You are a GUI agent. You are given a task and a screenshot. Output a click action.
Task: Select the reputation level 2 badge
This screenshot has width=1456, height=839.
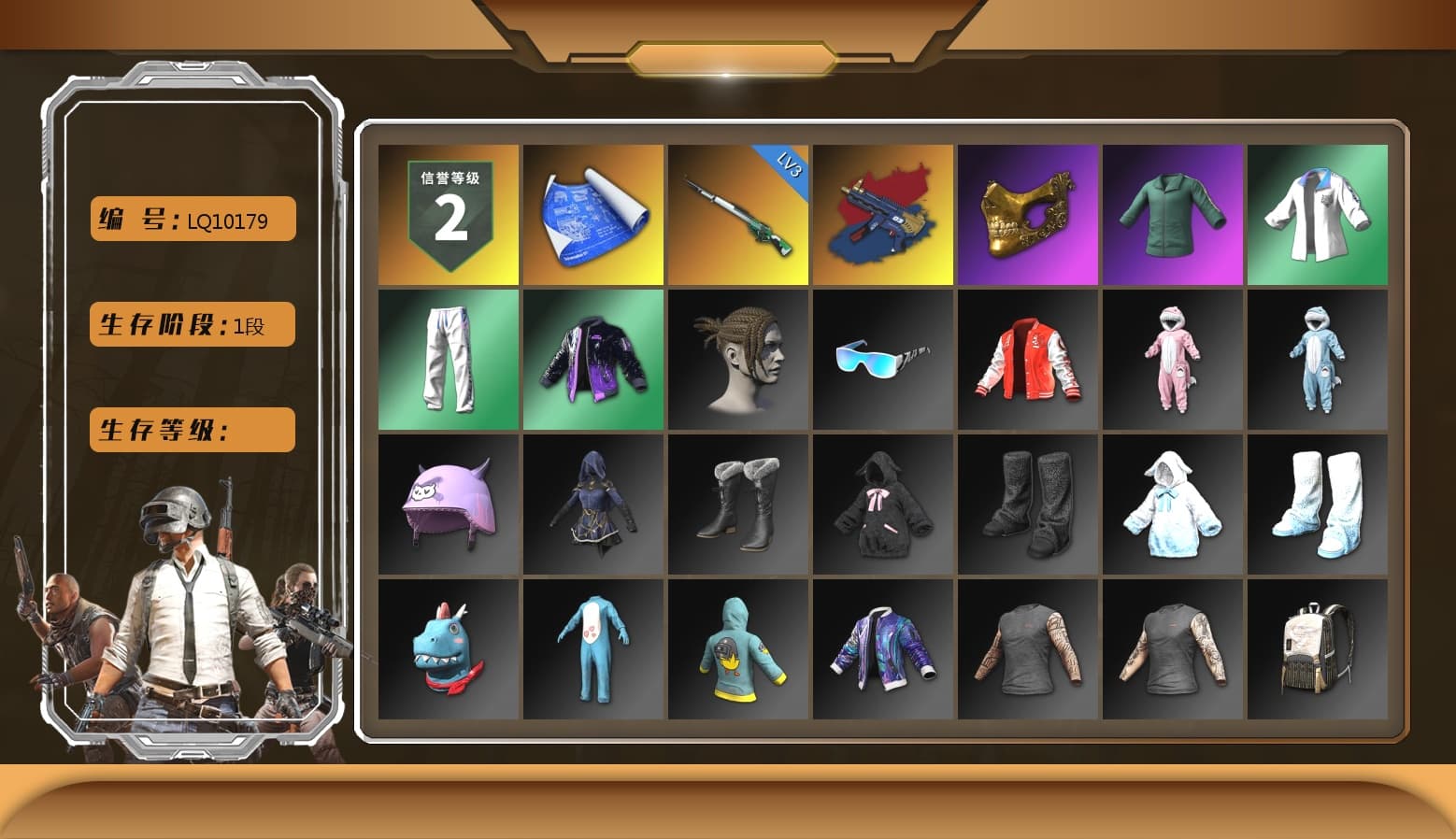click(448, 214)
